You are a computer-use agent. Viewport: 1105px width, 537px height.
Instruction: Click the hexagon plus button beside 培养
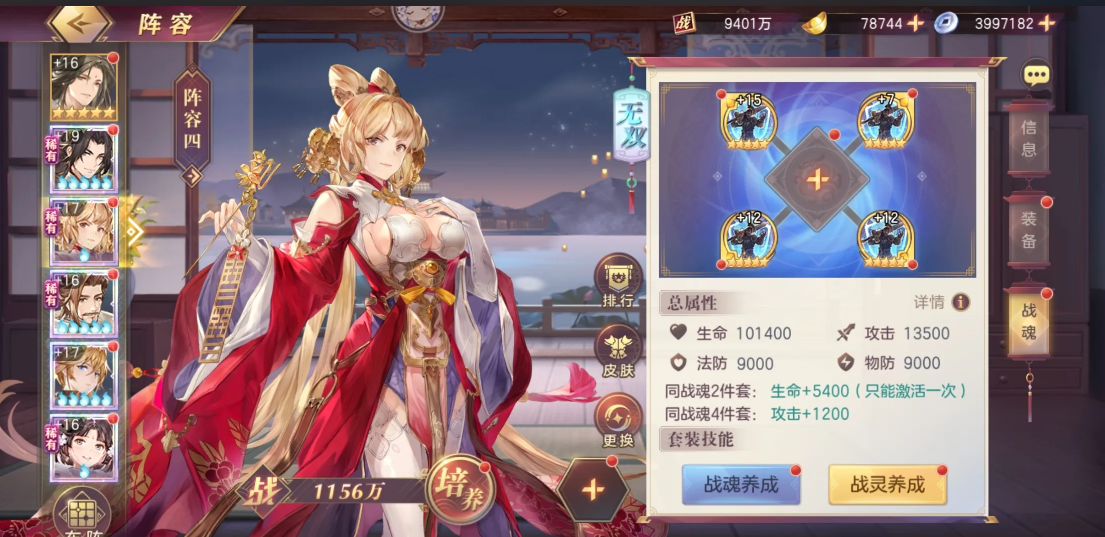click(592, 490)
